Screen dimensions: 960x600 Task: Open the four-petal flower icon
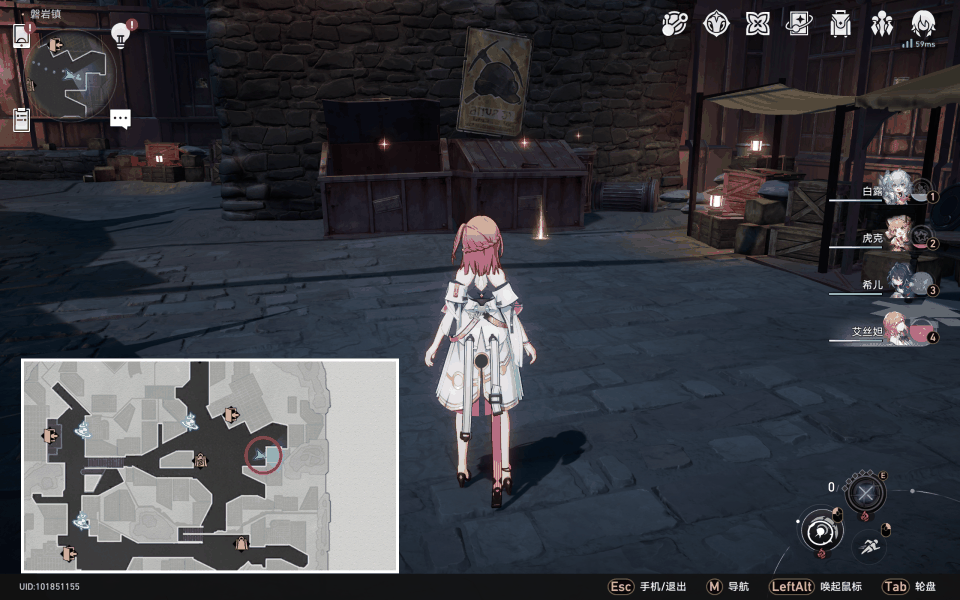tap(757, 24)
